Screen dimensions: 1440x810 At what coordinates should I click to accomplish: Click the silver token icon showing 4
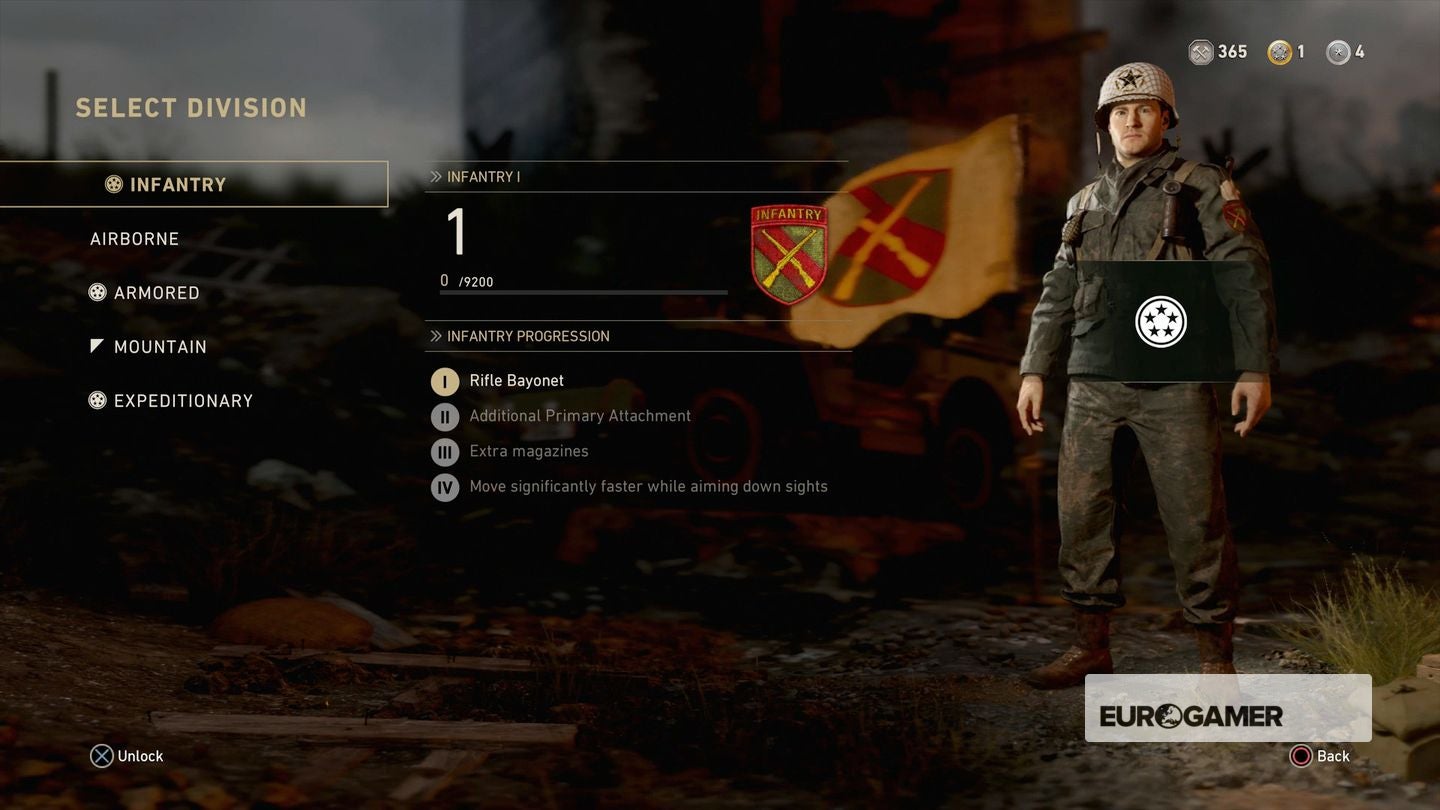click(1337, 51)
